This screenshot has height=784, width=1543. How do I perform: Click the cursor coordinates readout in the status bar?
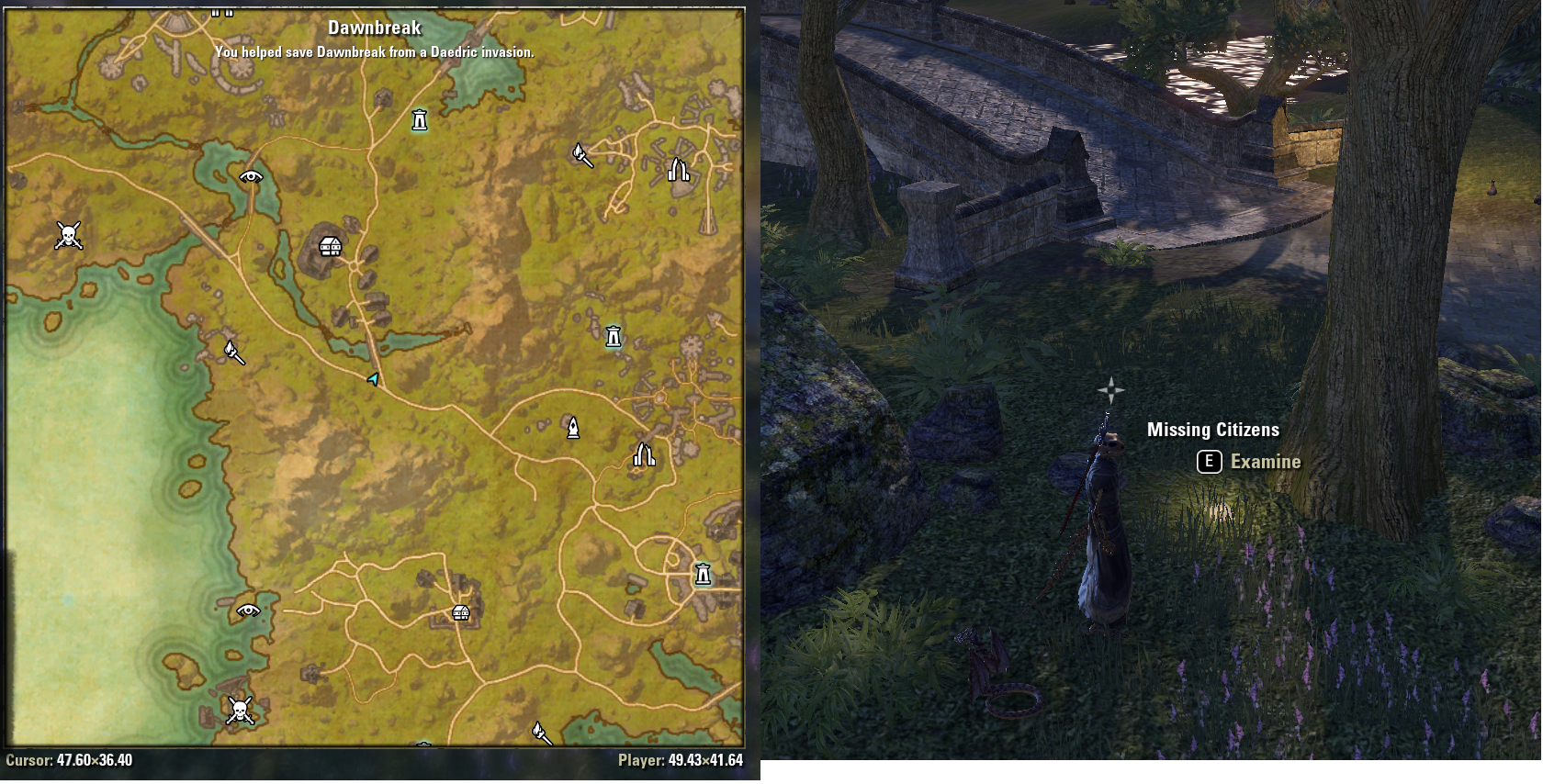(x=73, y=761)
